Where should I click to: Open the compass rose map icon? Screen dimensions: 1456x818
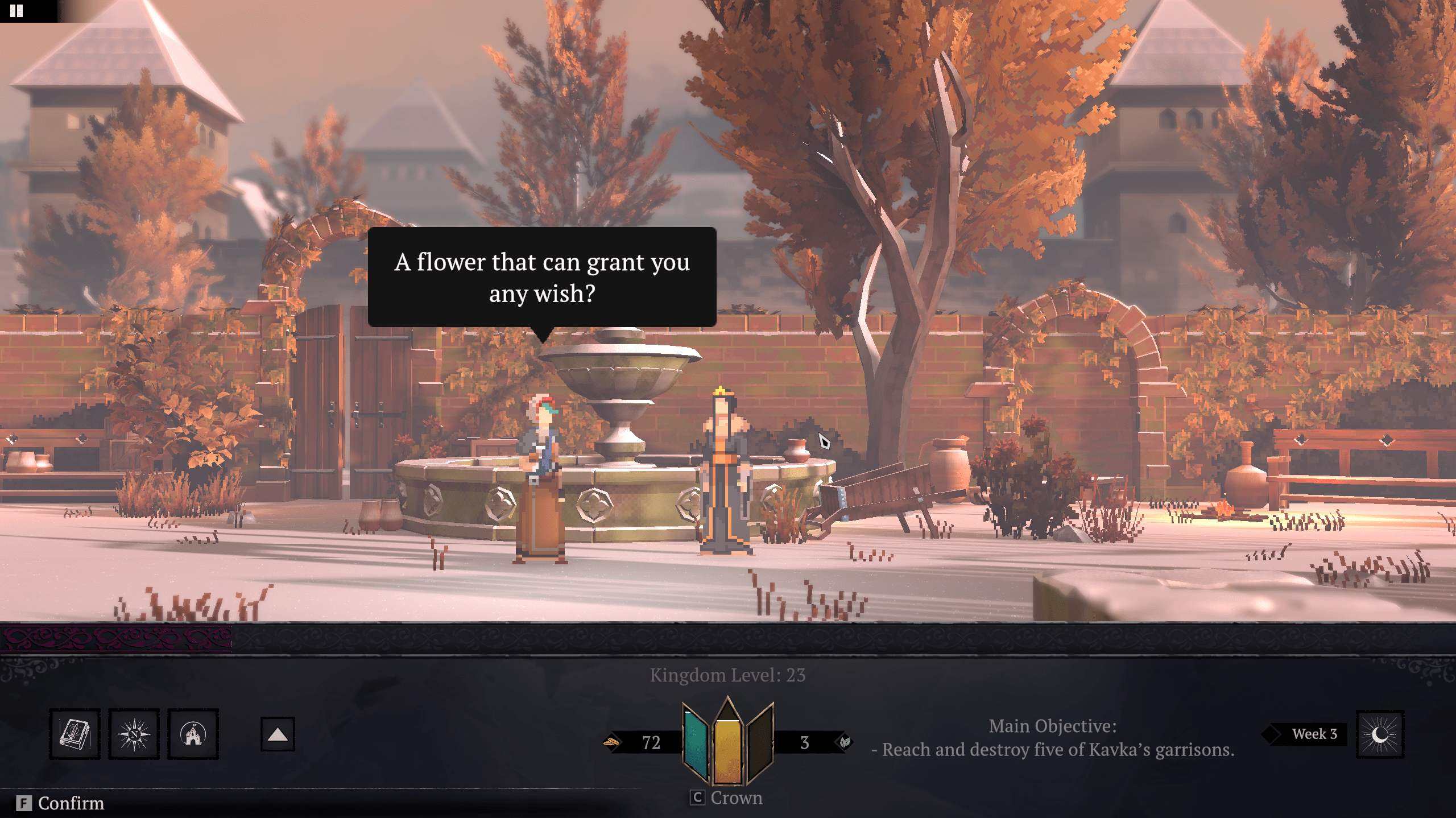click(x=134, y=734)
